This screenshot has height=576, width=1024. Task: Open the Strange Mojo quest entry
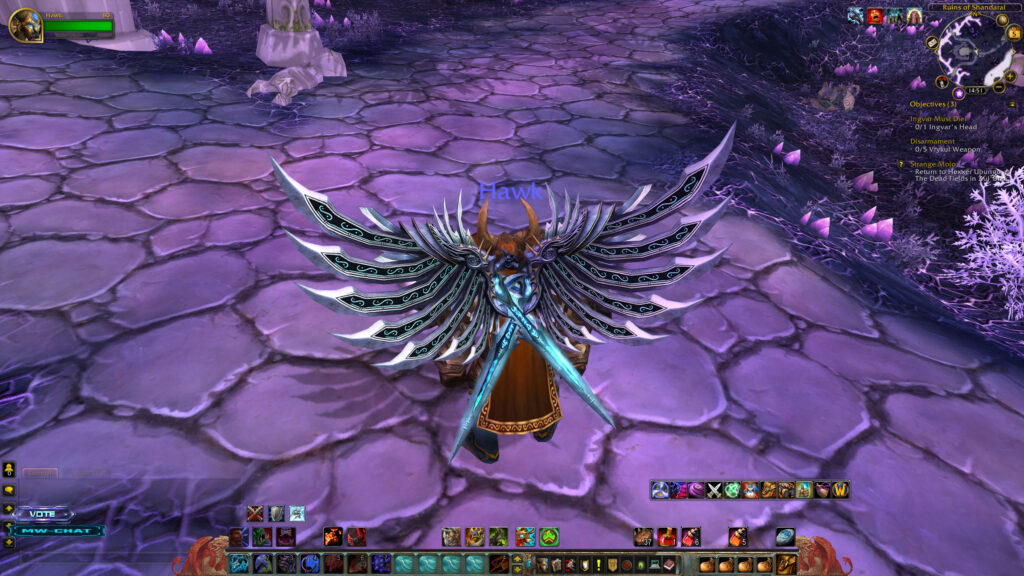click(934, 163)
